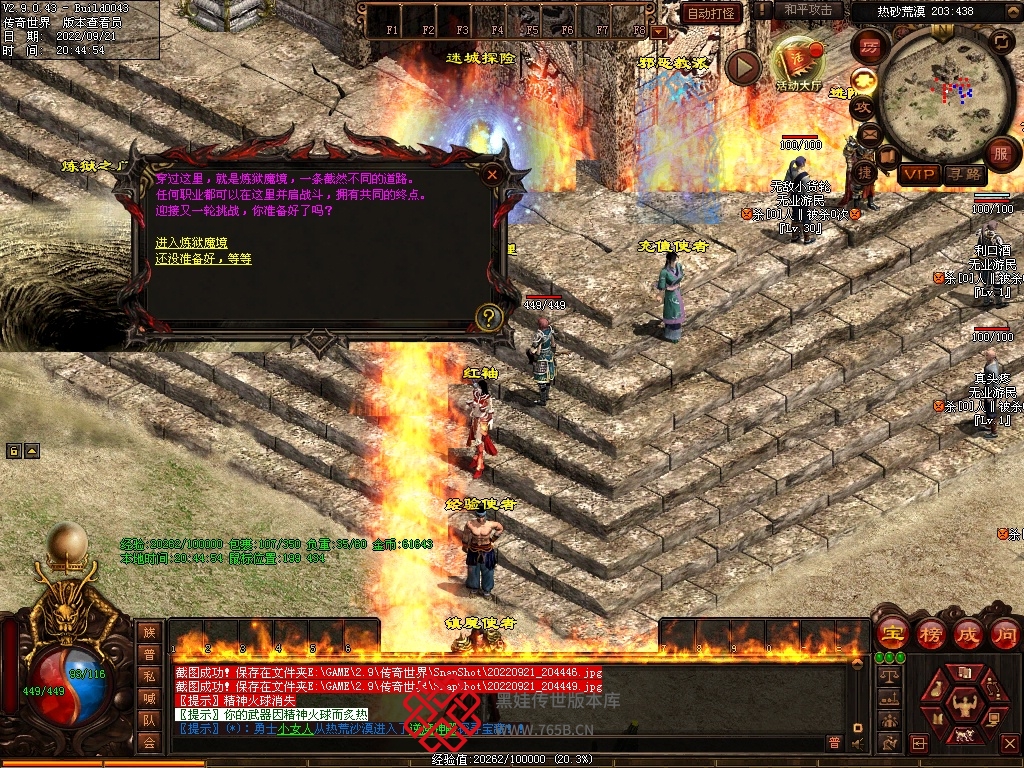Open the VIP panel
The width and height of the screenshot is (1024, 768).
pos(918,174)
